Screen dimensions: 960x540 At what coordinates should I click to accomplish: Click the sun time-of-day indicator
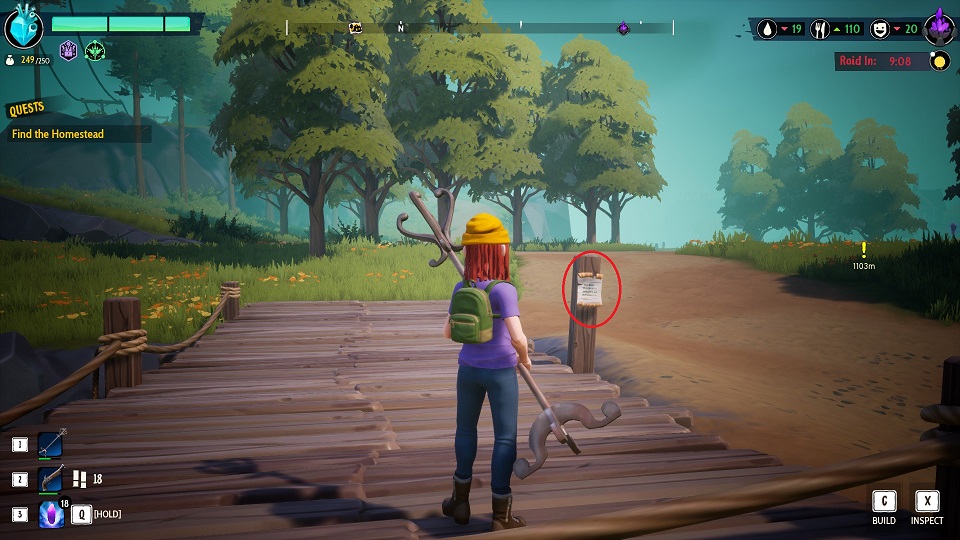[x=939, y=61]
